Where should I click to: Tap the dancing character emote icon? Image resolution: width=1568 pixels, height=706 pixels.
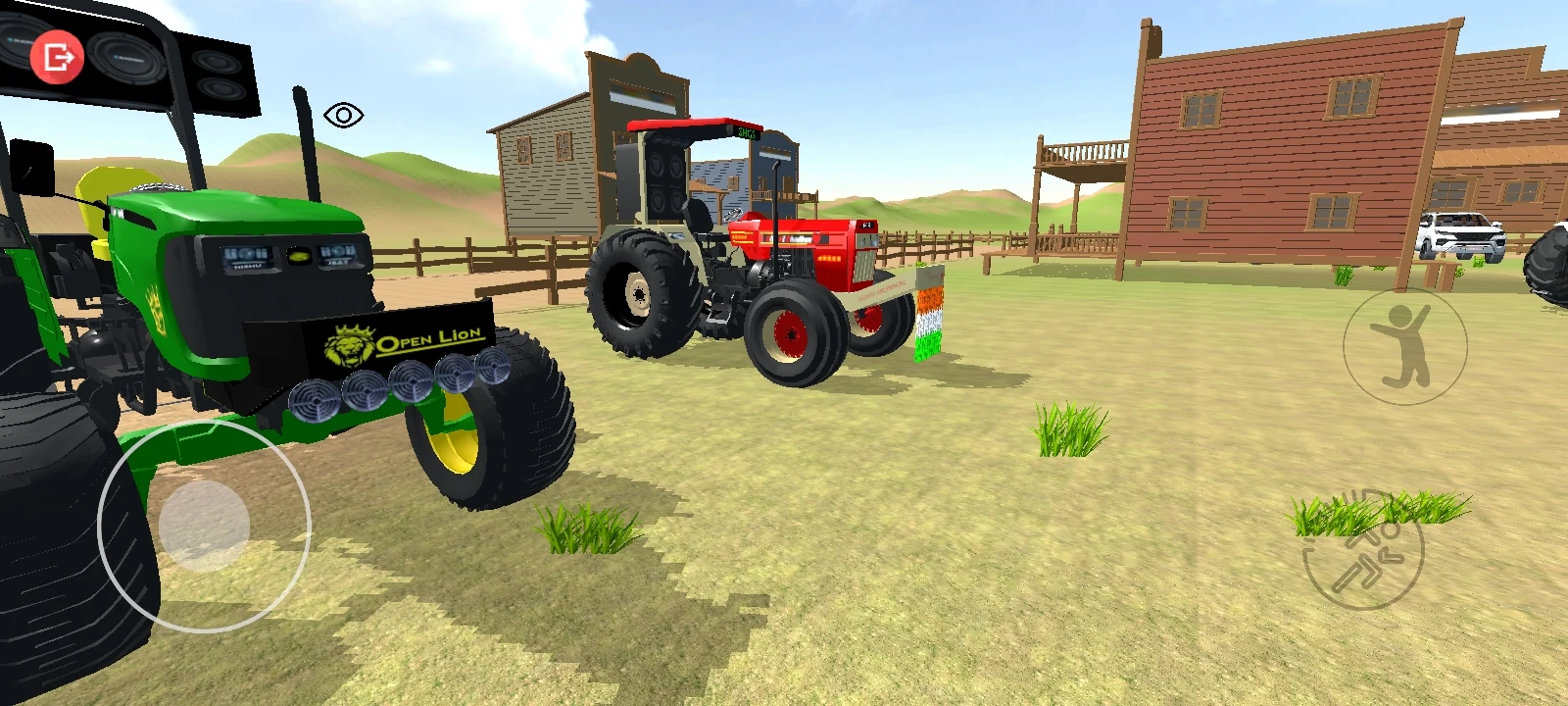tap(1403, 347)
